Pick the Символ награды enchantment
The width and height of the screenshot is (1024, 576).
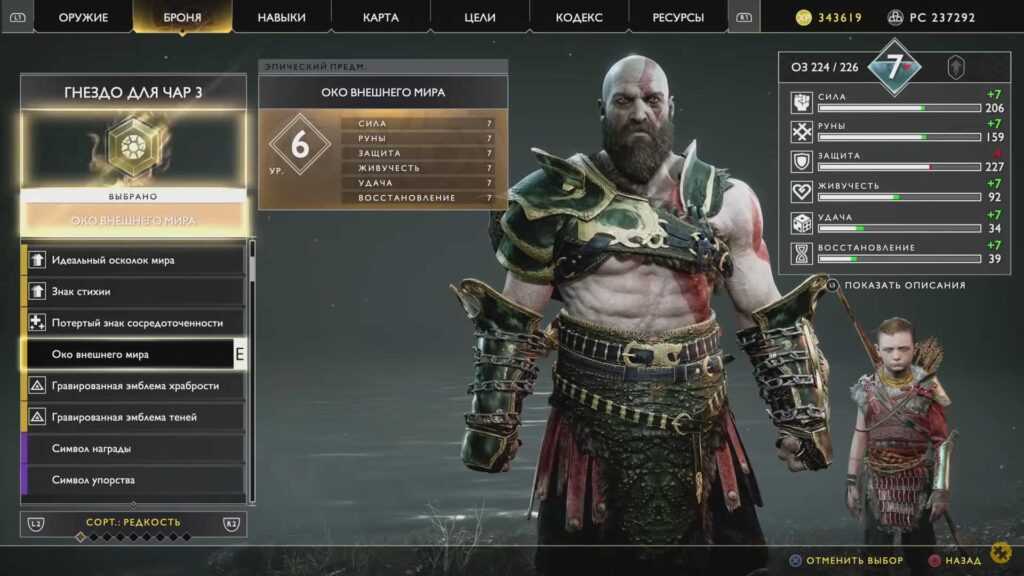(x=133, y=449)
